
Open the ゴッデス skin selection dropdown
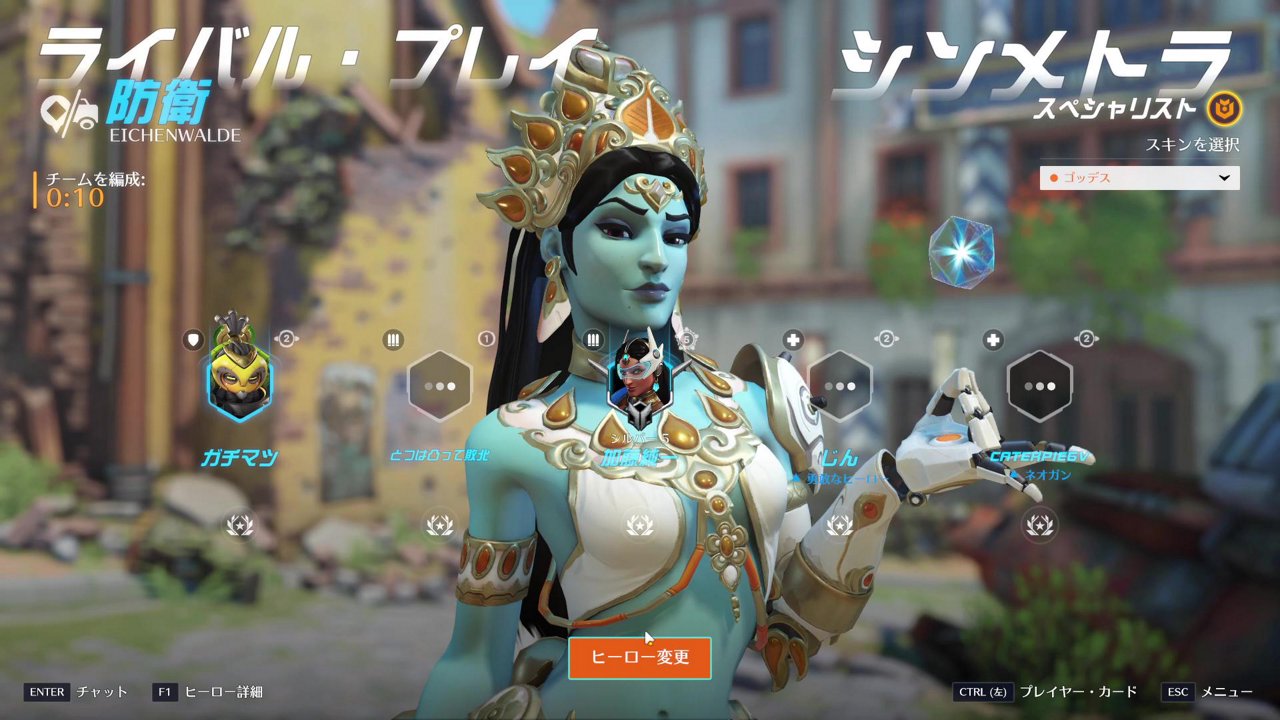click(1138, 179)
